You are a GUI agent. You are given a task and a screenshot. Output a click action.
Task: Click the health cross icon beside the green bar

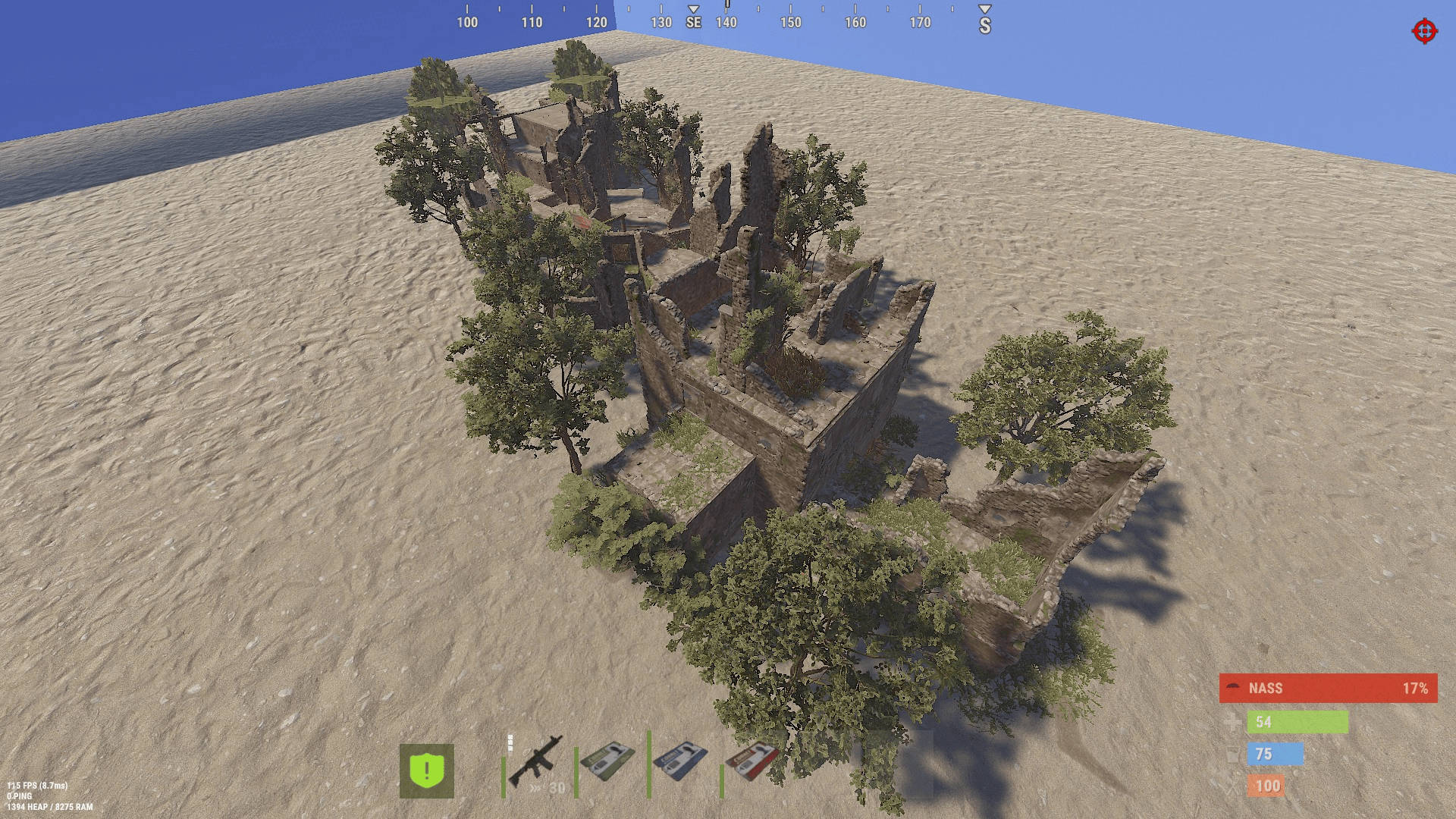tap(1234, 722)
